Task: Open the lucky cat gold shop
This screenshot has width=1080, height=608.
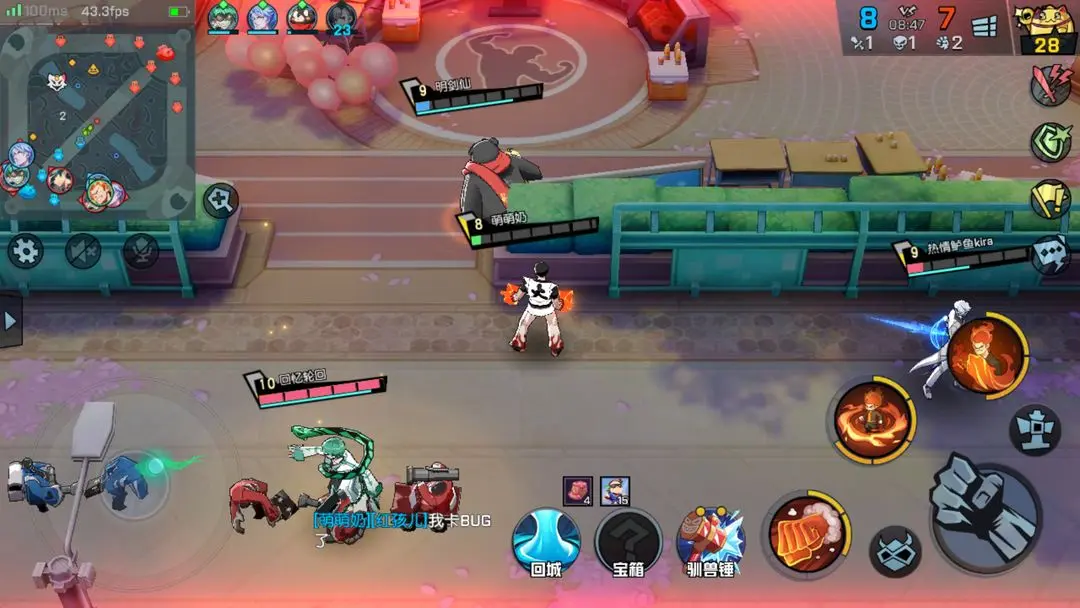Action: 1046,28
